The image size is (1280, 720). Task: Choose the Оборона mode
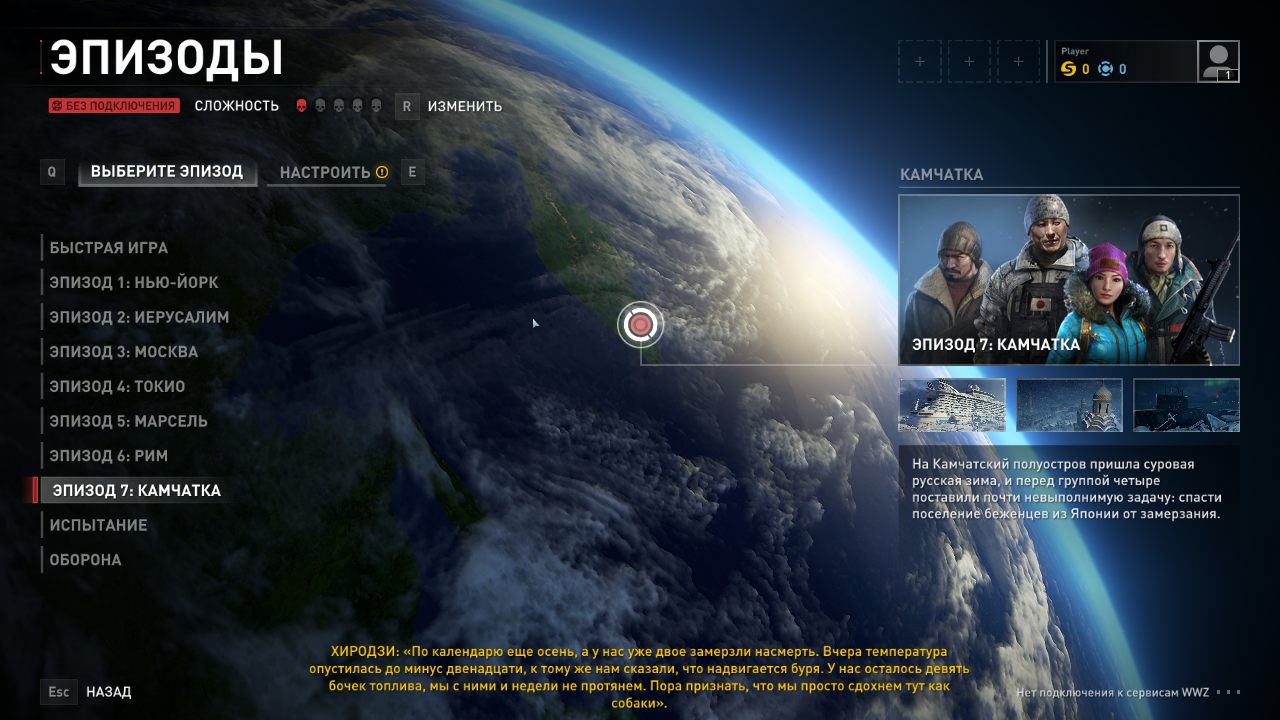pyautogui.click(x=86, y=560)
